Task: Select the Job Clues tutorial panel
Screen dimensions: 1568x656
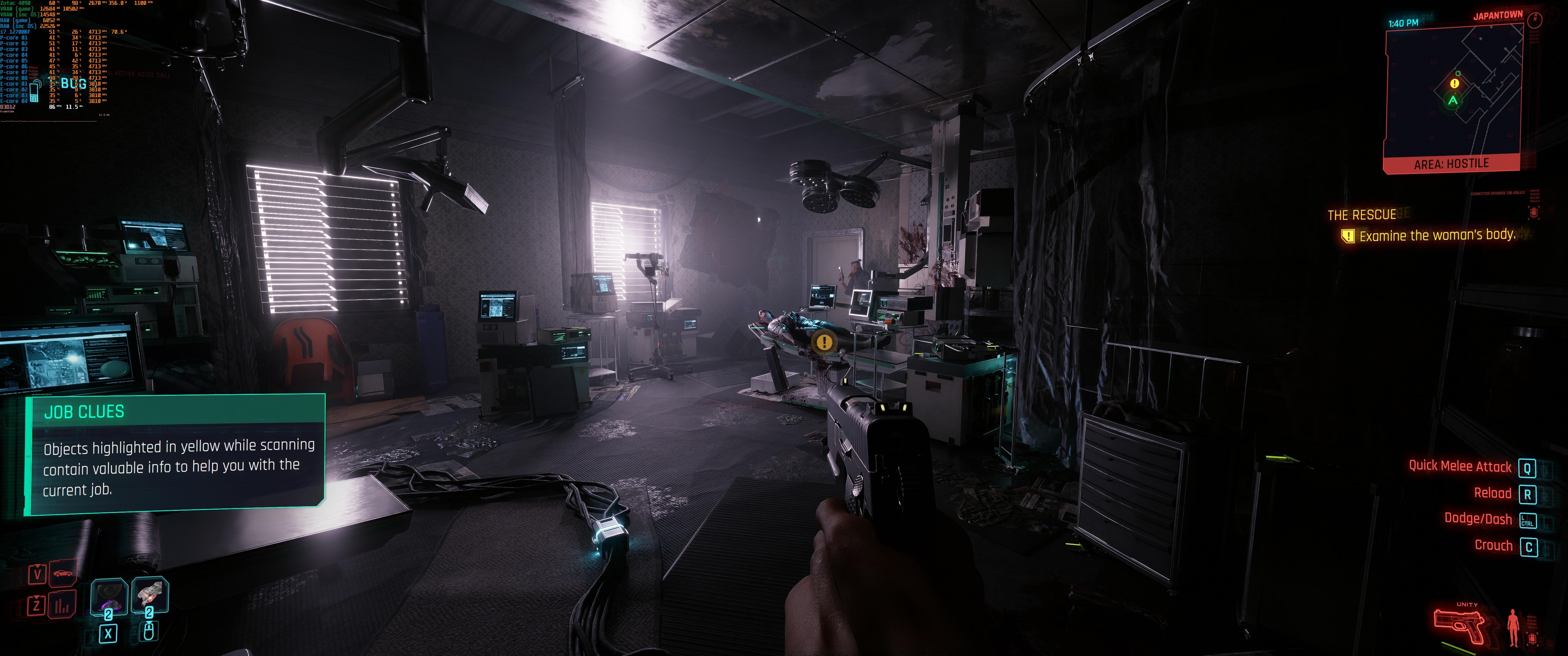Action: [x=175, y=454]
